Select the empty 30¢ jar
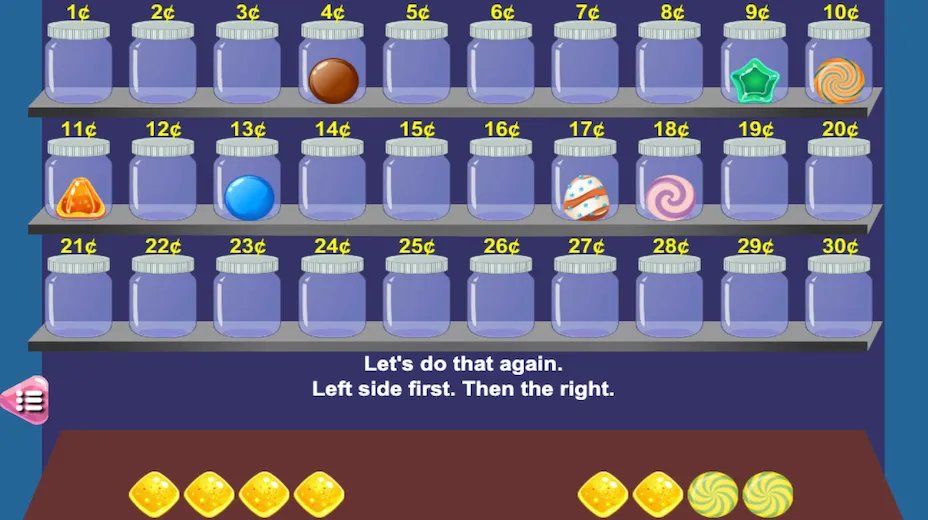The image size is (928, 520). 839,298
